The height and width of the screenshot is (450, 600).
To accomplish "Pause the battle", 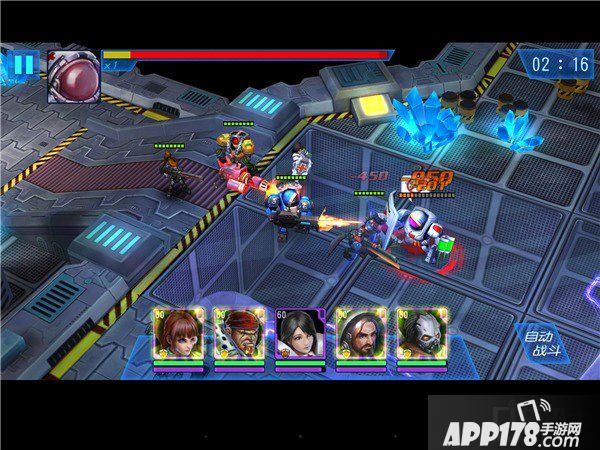I will [23, 66].
